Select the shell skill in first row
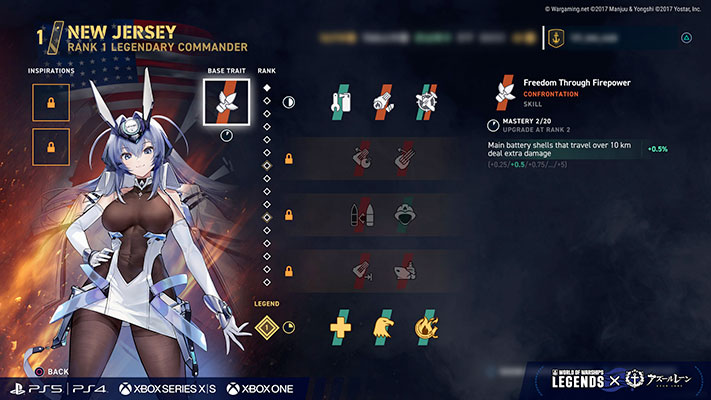 click(384, 101)
